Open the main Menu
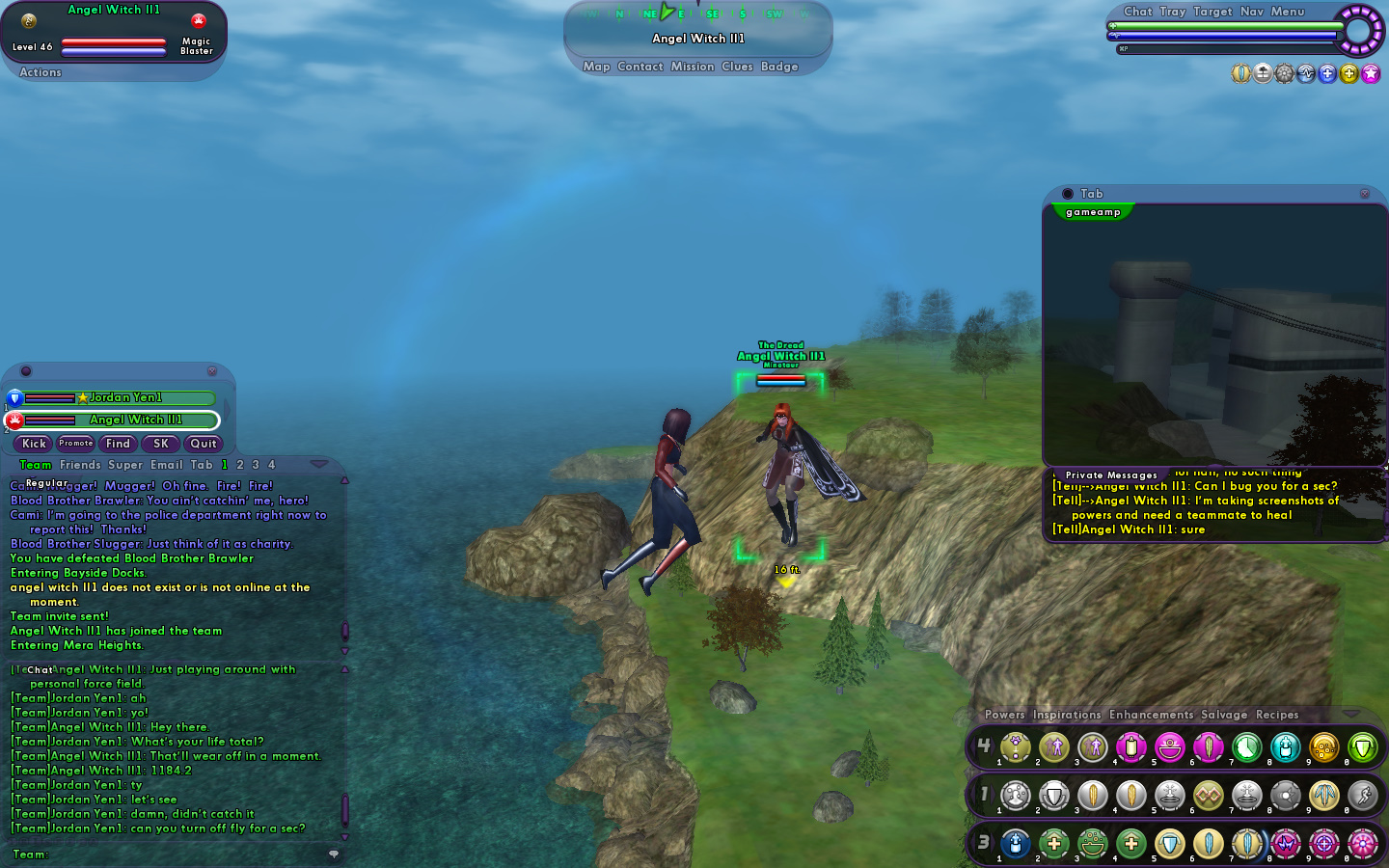The image size is (1389, 868). pyautogui.click(x=1287, y=12)
